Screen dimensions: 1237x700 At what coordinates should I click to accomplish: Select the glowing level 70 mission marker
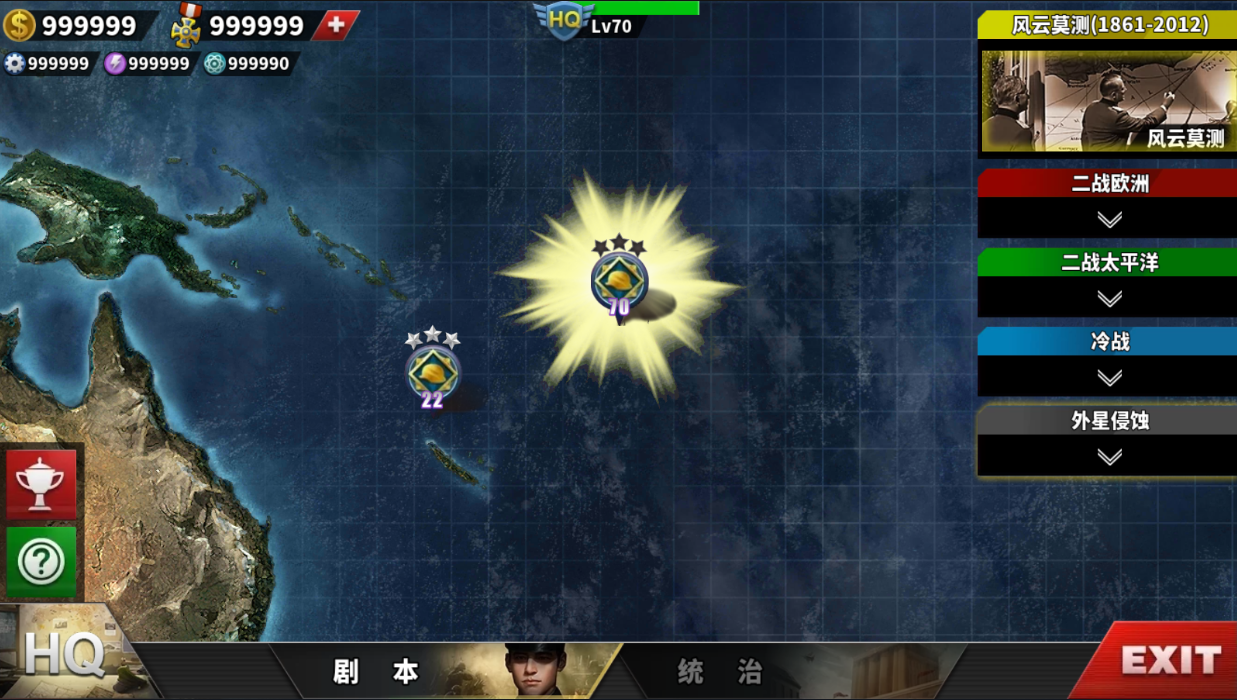(619, 281)
